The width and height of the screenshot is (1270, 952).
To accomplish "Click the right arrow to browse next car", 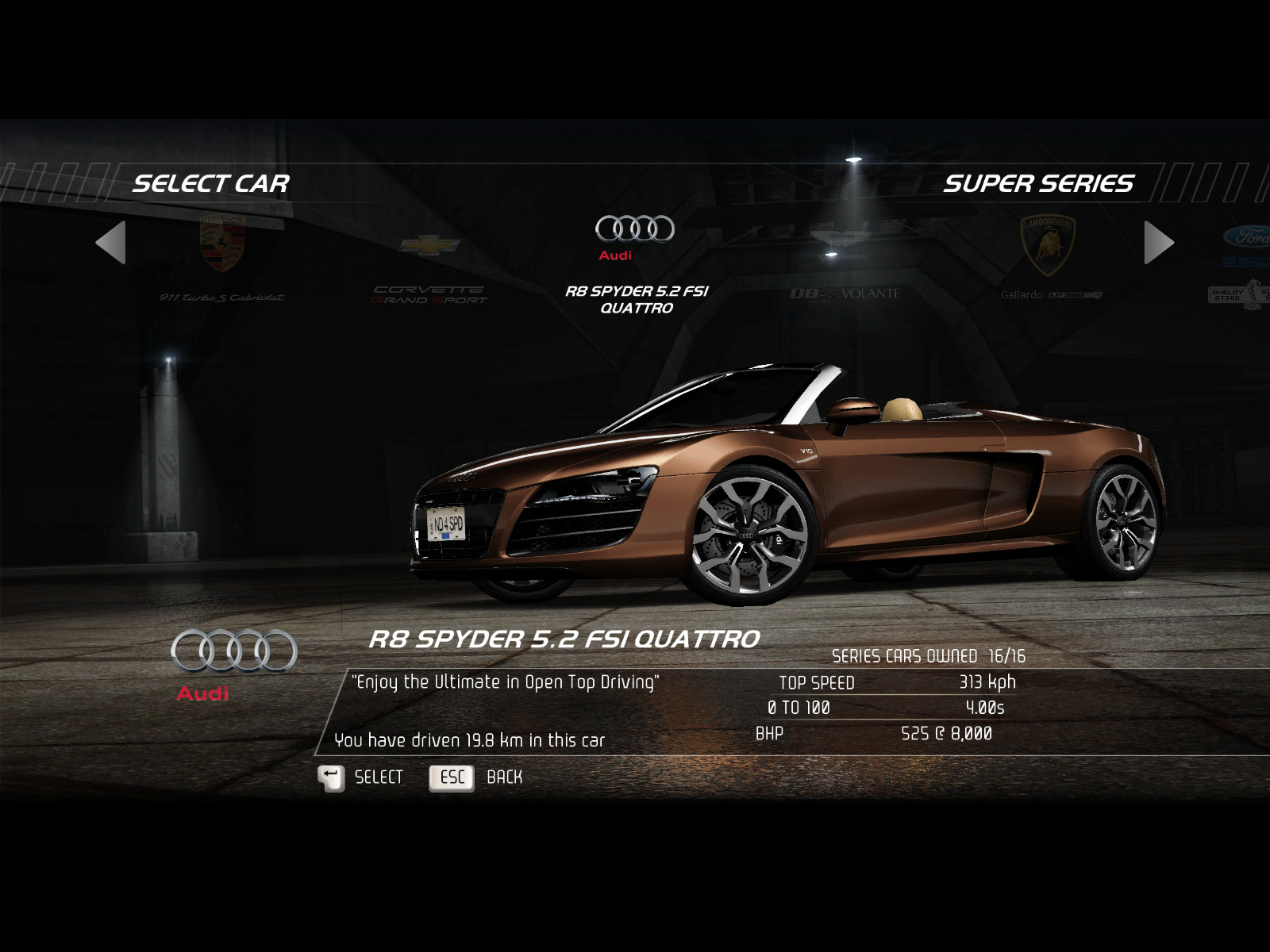I will 1158,242.
